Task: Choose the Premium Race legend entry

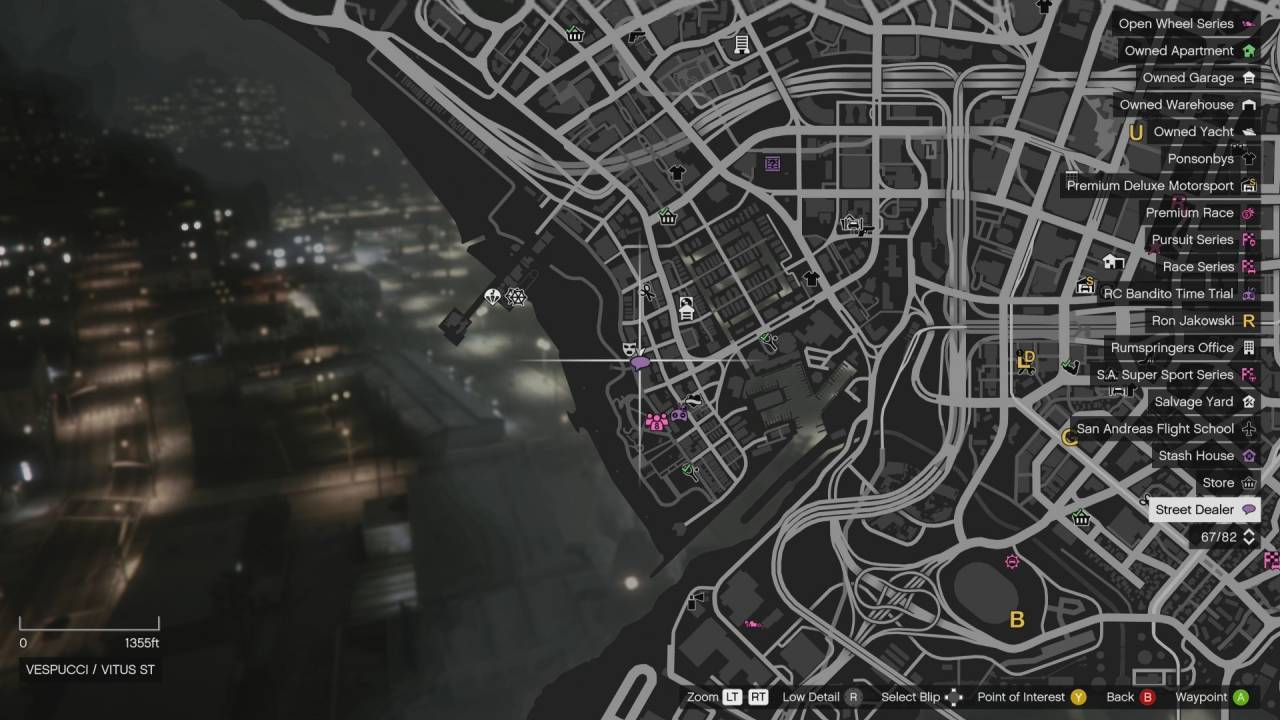Action: [1199, 213]
